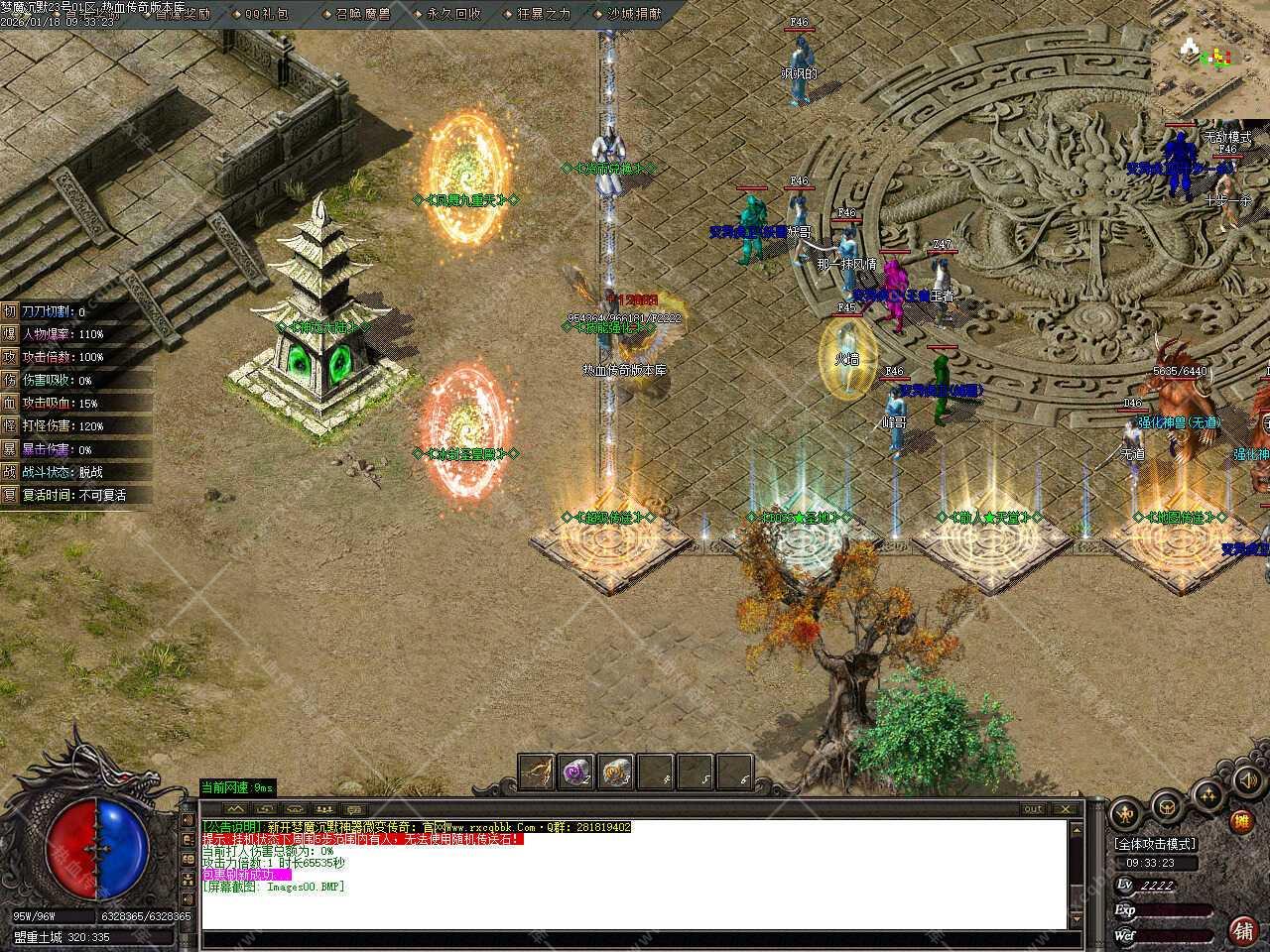This screenshot has width=1270, height=952.
Task: Use the purple swirl stone in slot 2
Action: (x=575, y=772)
